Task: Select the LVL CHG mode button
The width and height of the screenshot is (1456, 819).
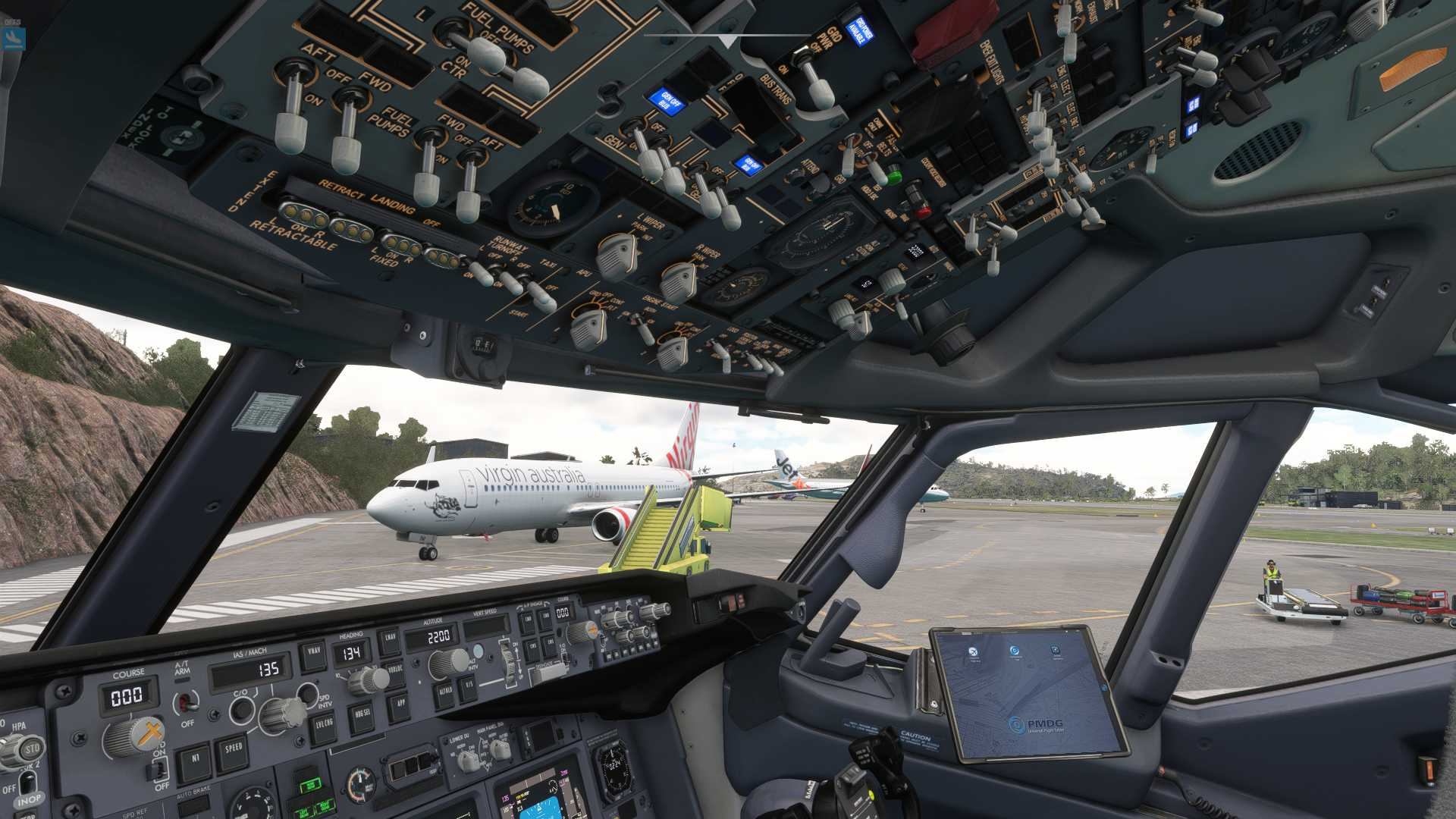Action: [x=325, y=725]
